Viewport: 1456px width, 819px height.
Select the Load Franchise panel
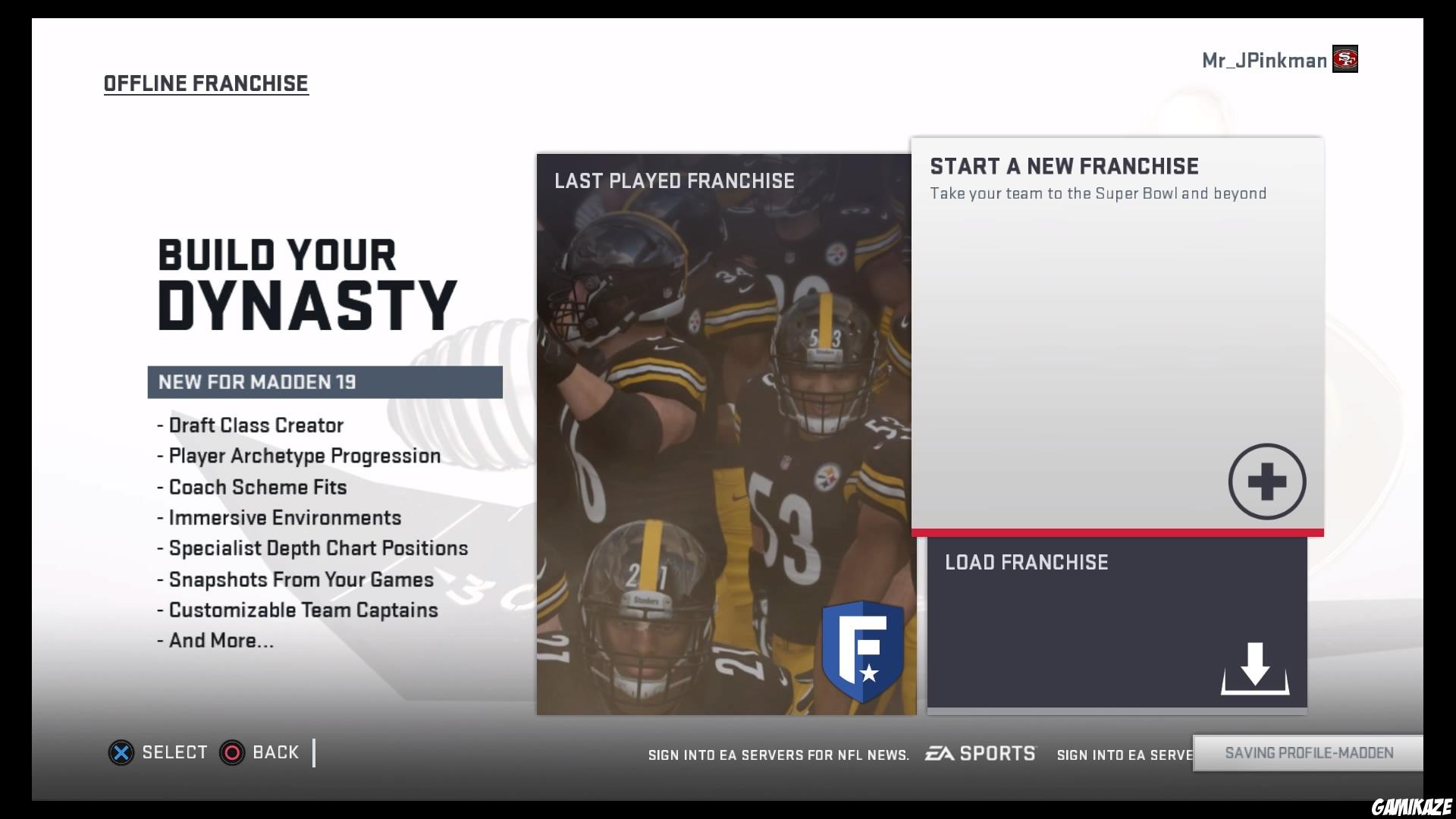click(1116, 622)
